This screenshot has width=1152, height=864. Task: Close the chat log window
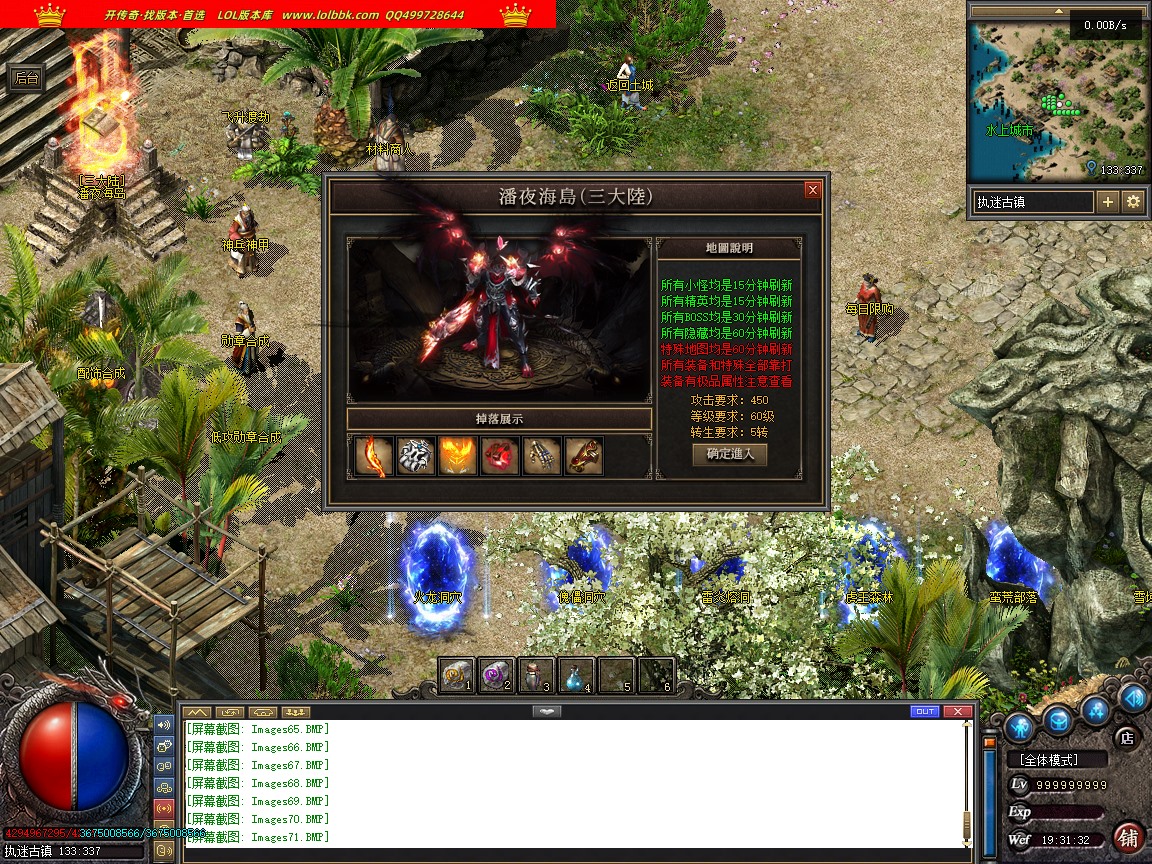tap(958, 711)
